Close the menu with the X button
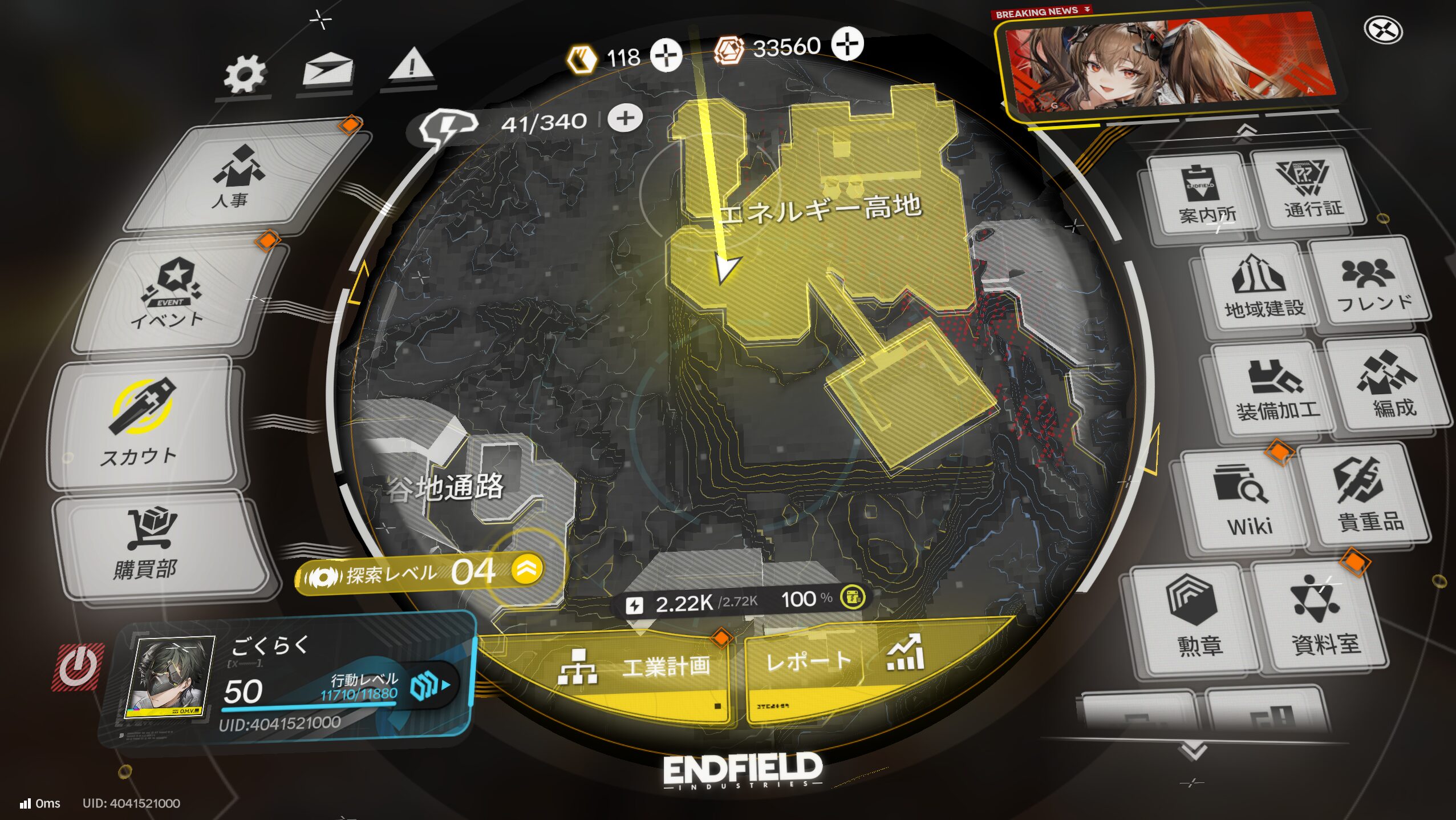The image size is (1456, 820). 1383,30
